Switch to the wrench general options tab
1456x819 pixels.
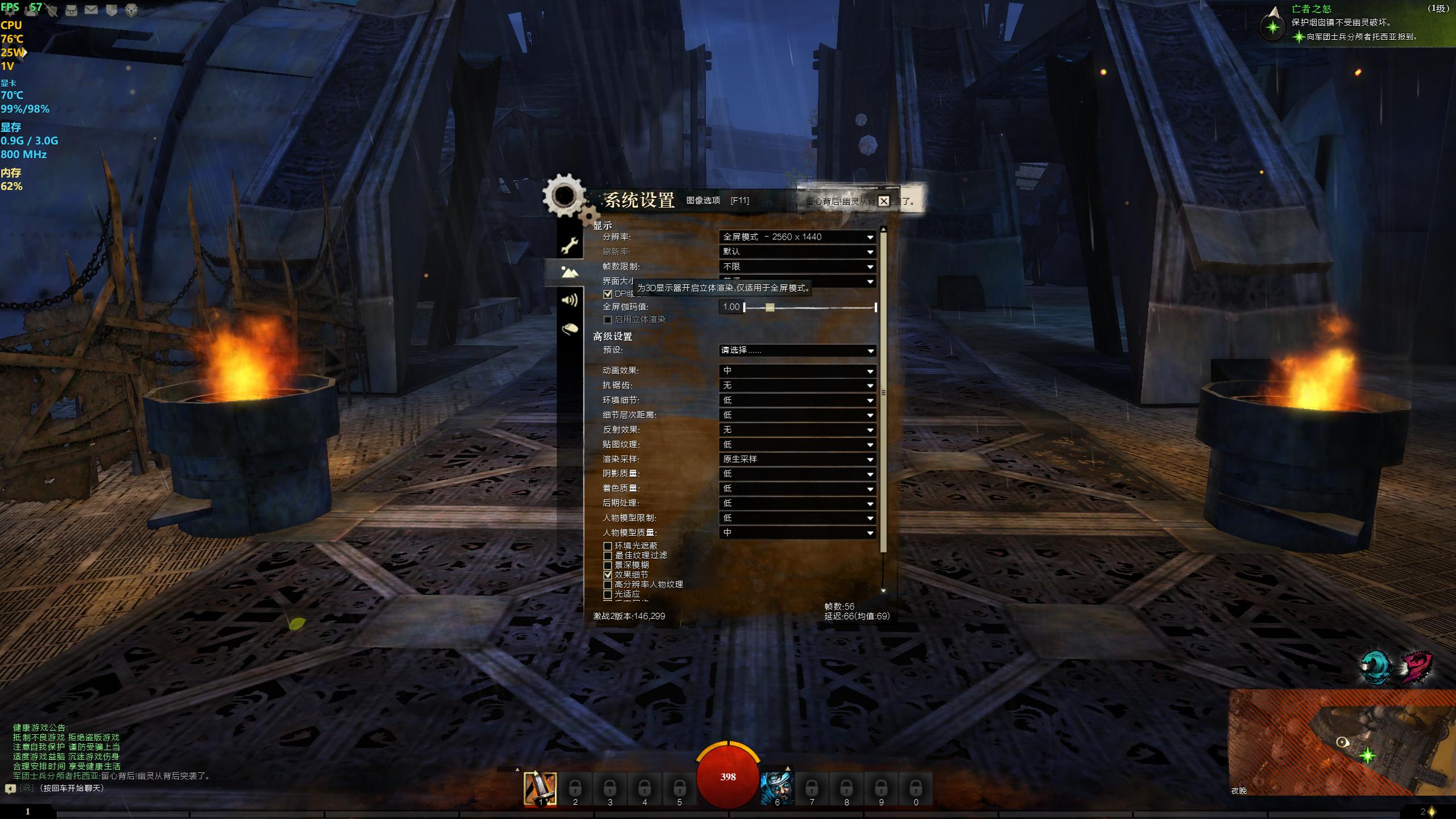tap(569, 245)
